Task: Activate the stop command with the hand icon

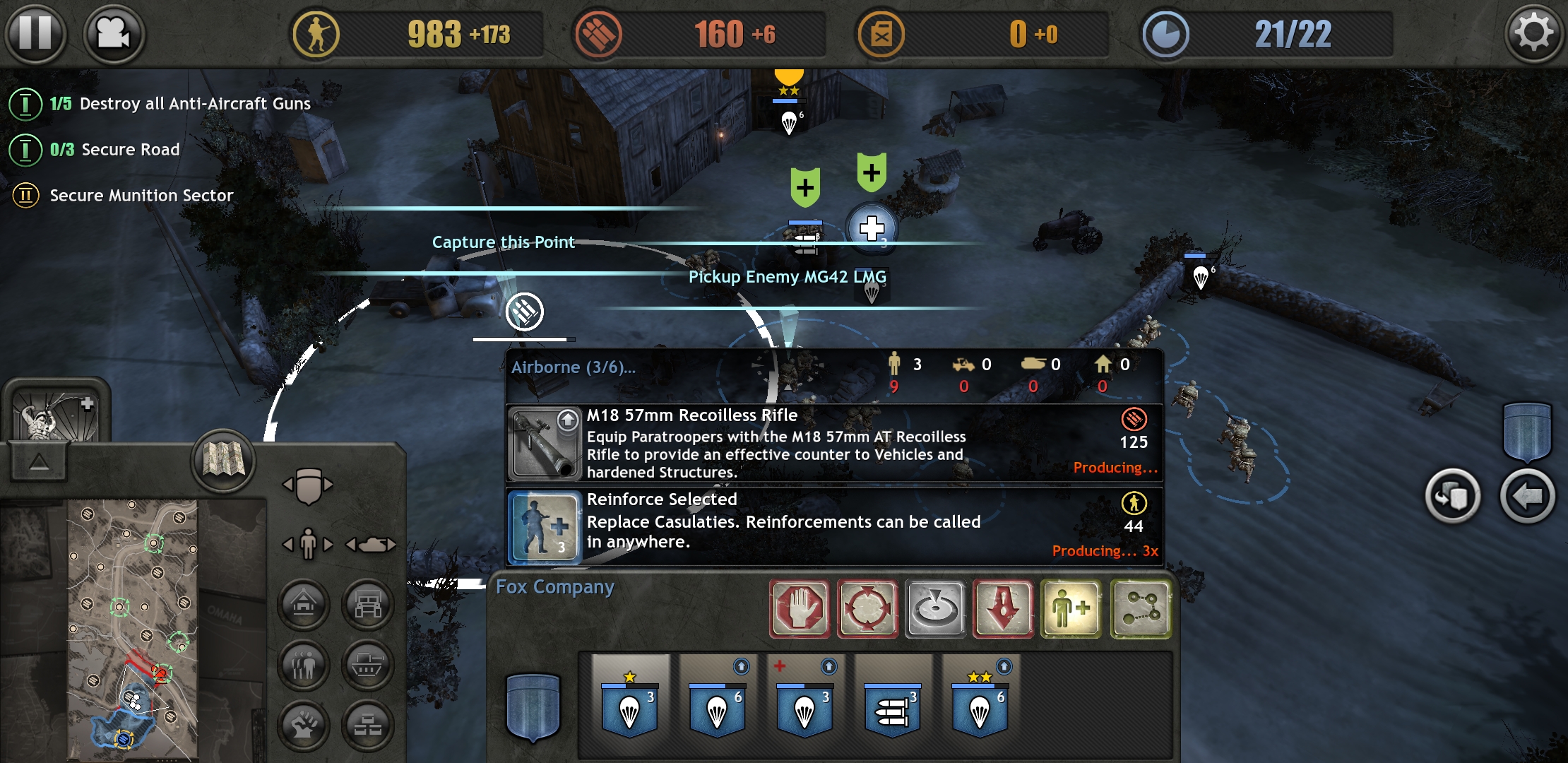Action: point(800,609)
